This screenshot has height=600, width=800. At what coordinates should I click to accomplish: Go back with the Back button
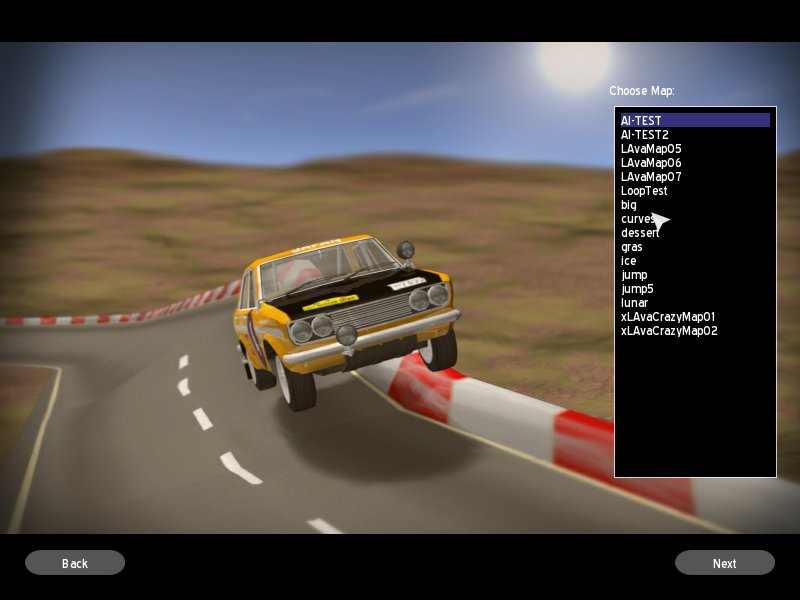(x=75, y=563)
